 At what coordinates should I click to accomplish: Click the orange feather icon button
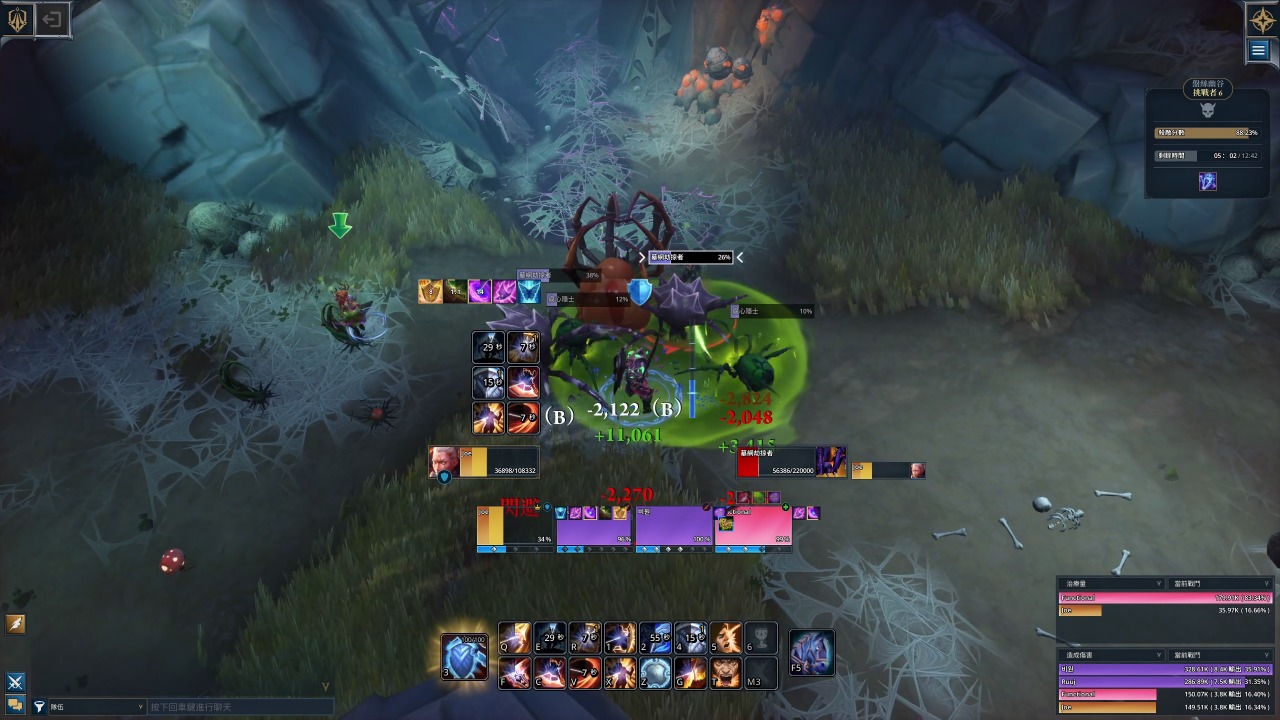[15, 624]
